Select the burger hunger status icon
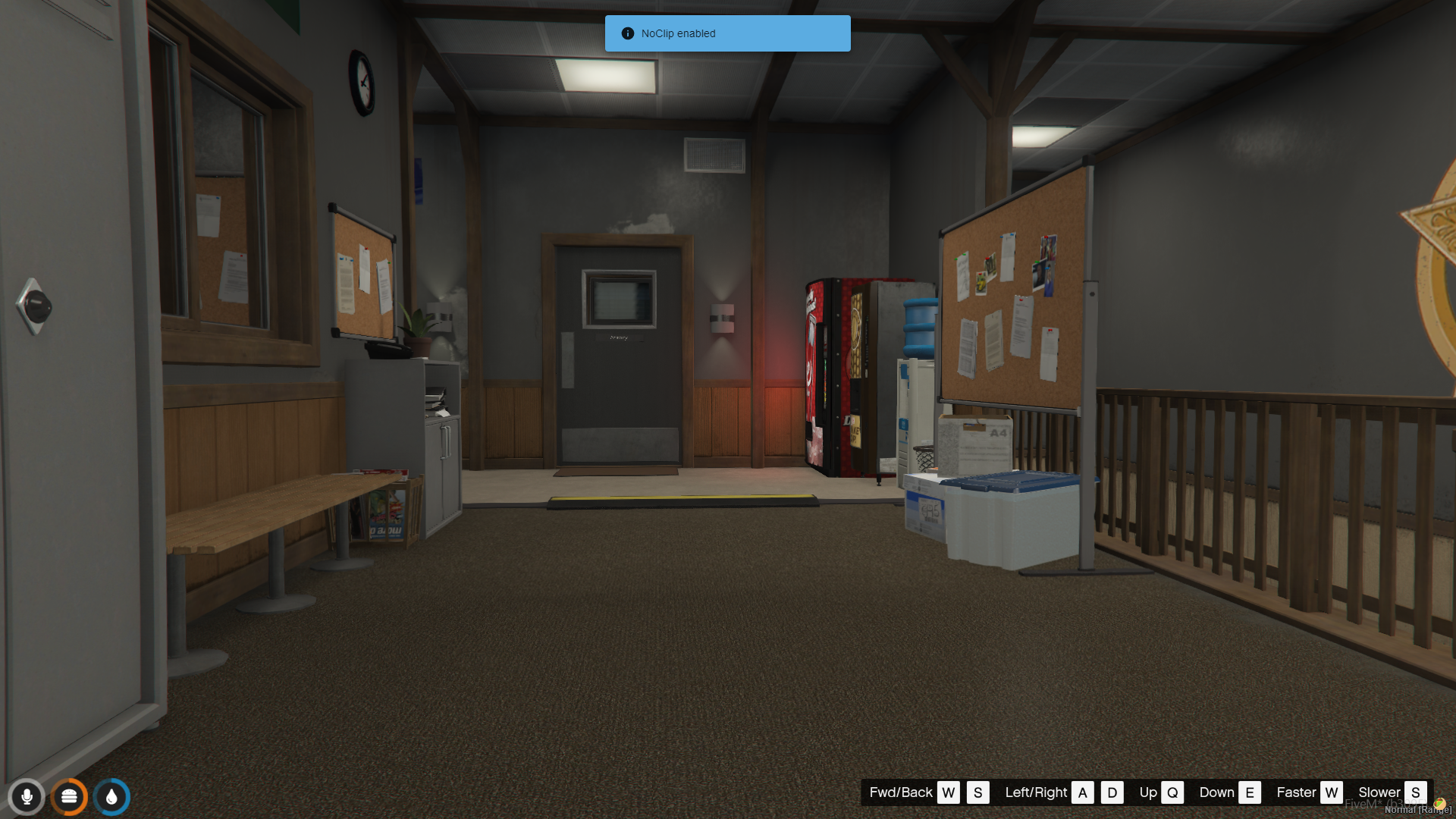This screenshot has height=819, width=1456. click(x=69, y=797)
